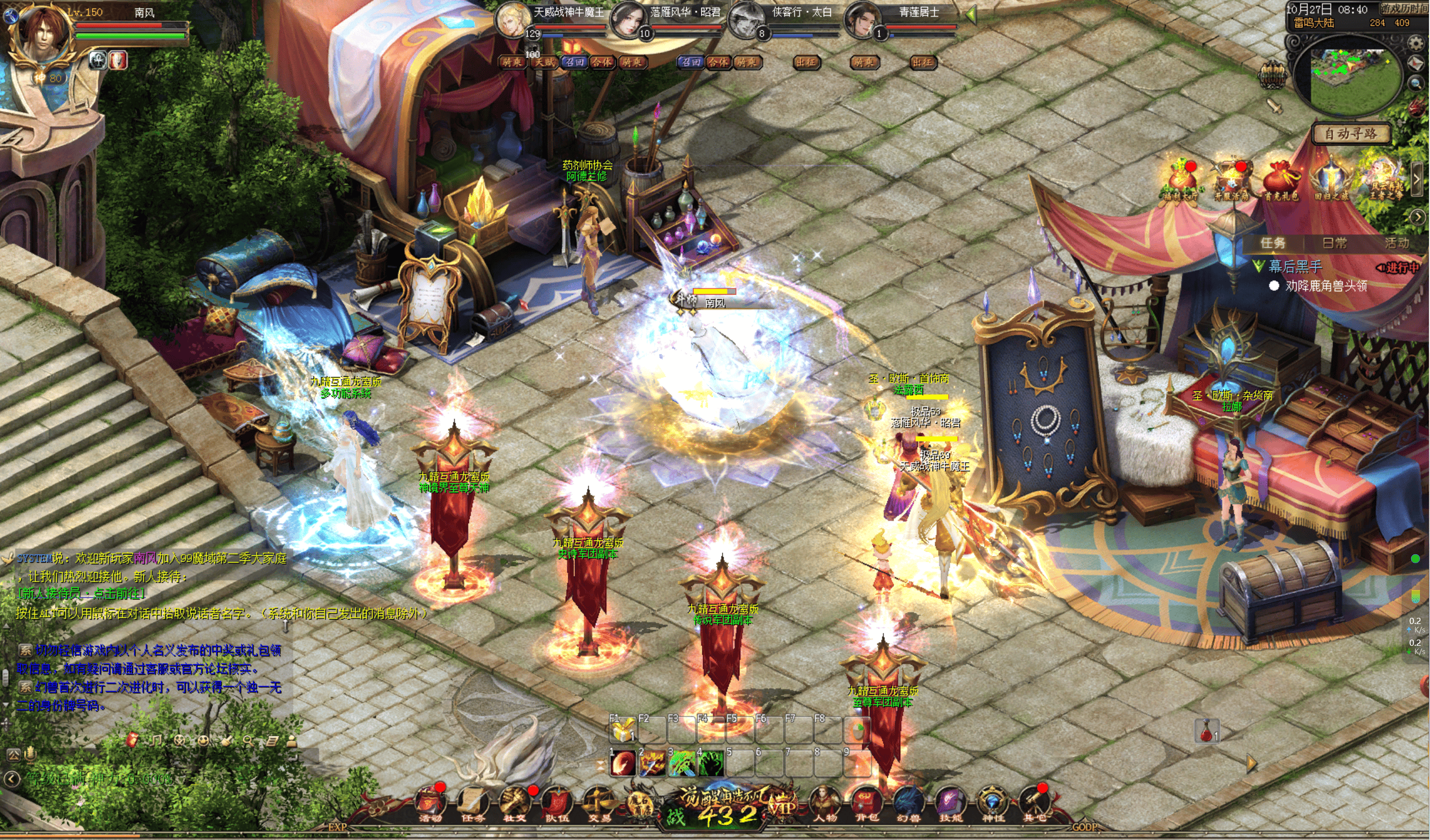Click the 自动寻路 auto-pathfinding button
Image resolution: width=1430 pixels, height=840 pixels.
(1351, 134)
